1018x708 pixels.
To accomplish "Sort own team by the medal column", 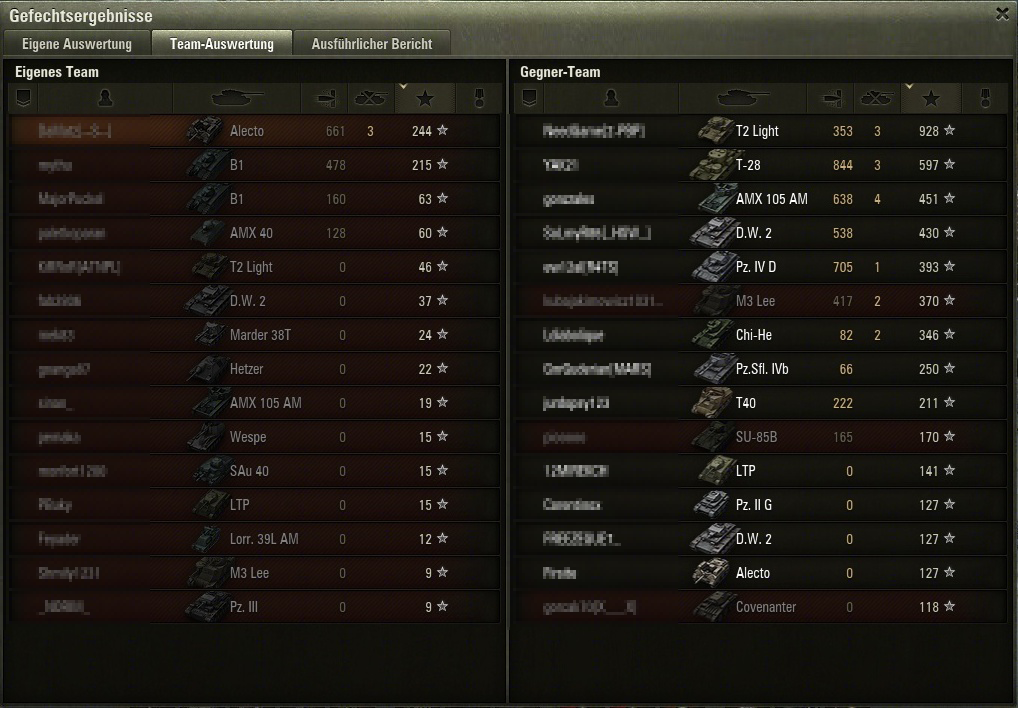I will tap(479, 98).
